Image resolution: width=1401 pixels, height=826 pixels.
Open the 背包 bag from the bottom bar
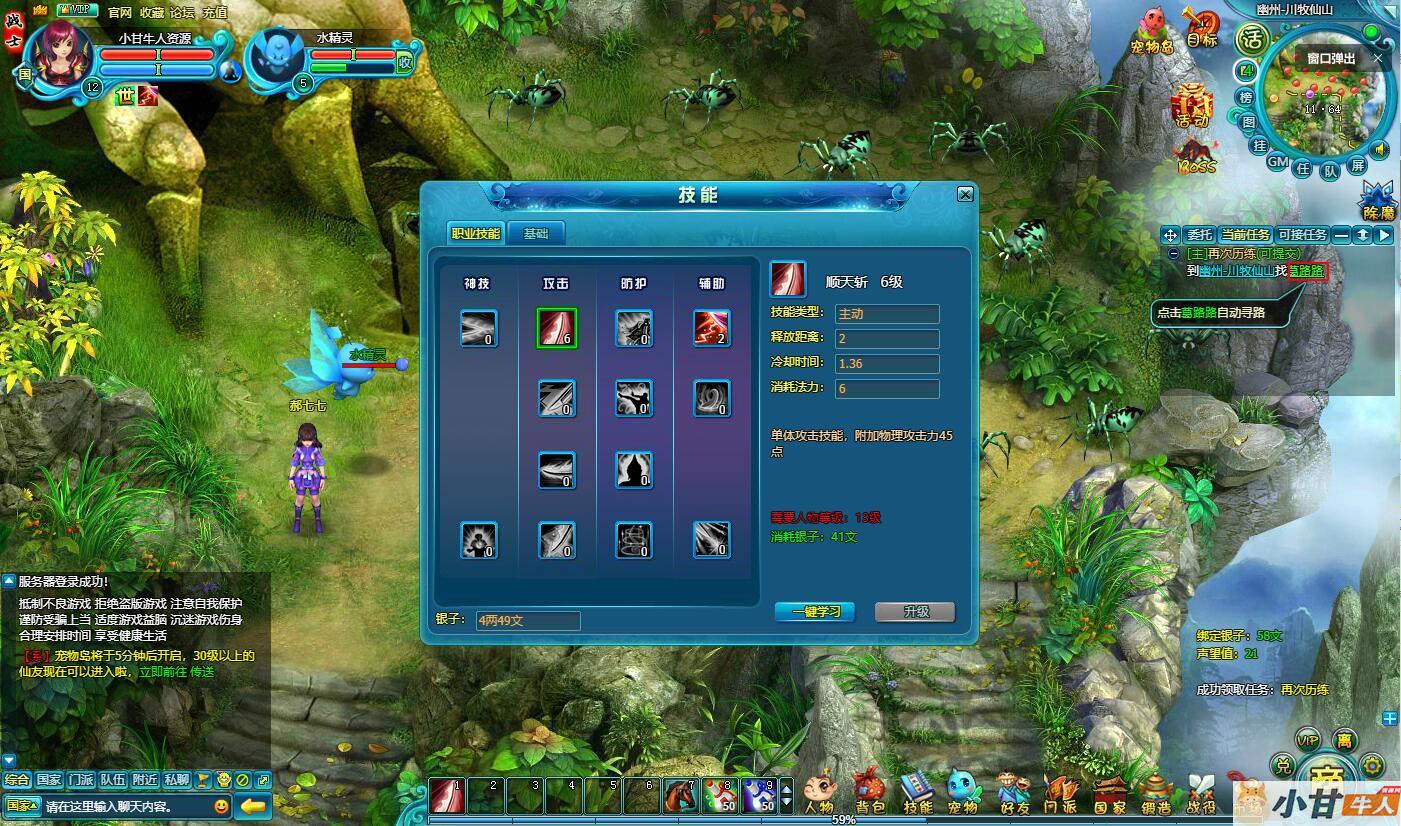click(x=870, y=793)
